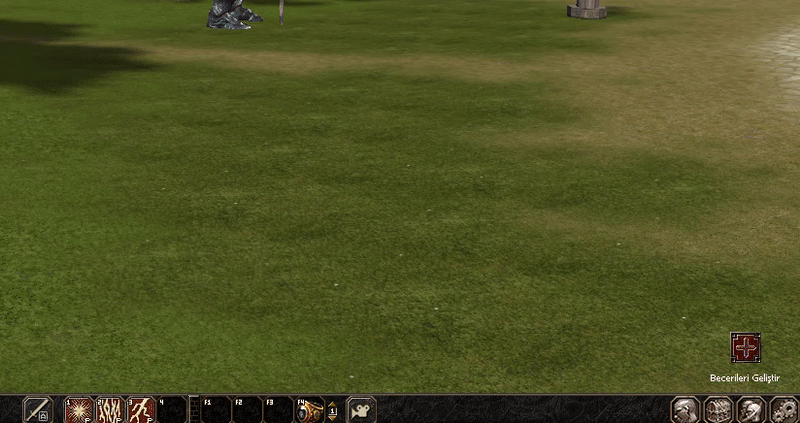800x423 pixels.
Task: Select the sword attack slot
Action: pos(38,410)
